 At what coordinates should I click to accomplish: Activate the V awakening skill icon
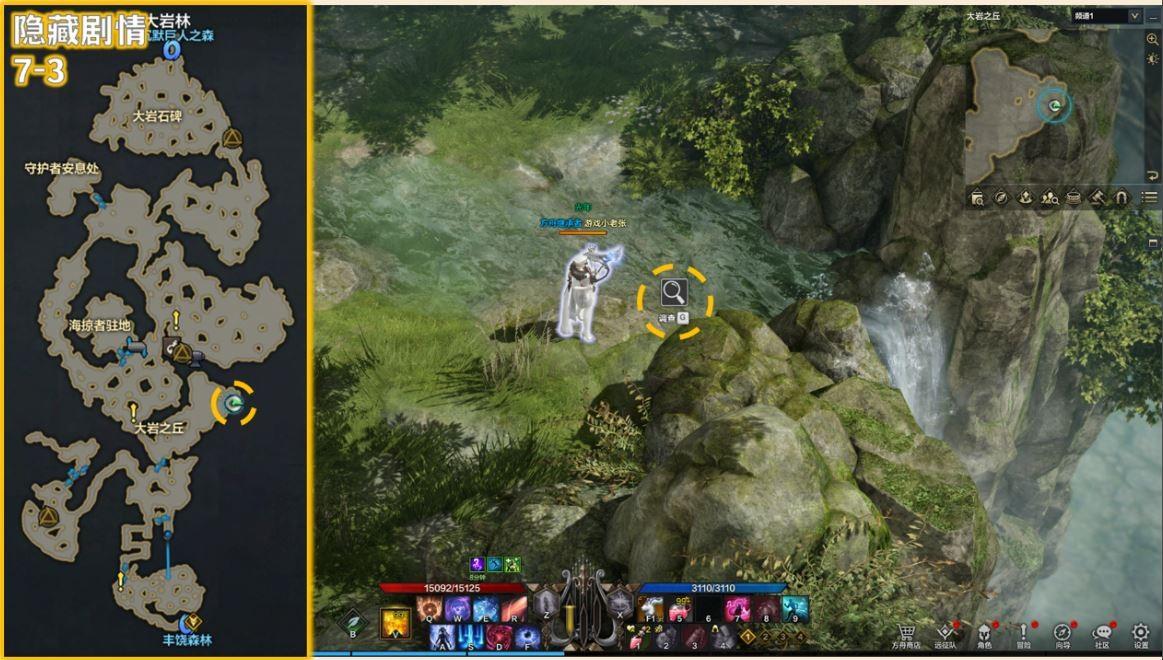pos(395,623)
